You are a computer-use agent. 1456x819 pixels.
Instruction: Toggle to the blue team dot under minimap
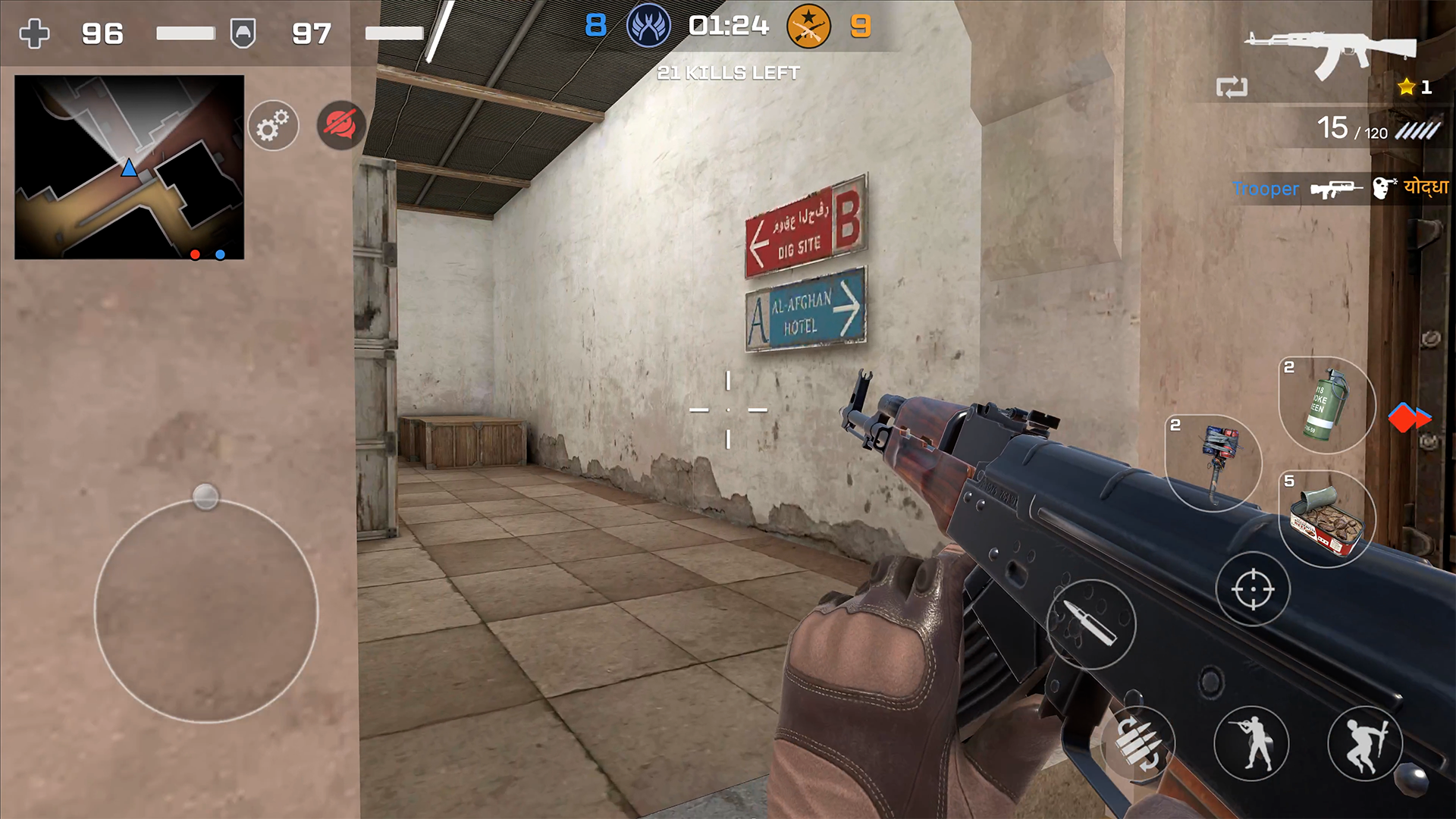click(220, 256)
